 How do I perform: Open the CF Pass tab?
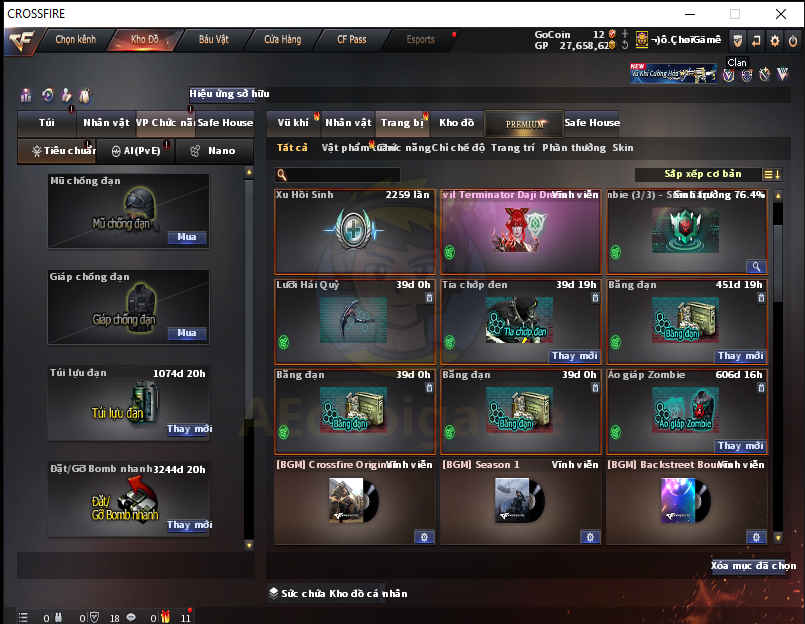coord(351,40)
